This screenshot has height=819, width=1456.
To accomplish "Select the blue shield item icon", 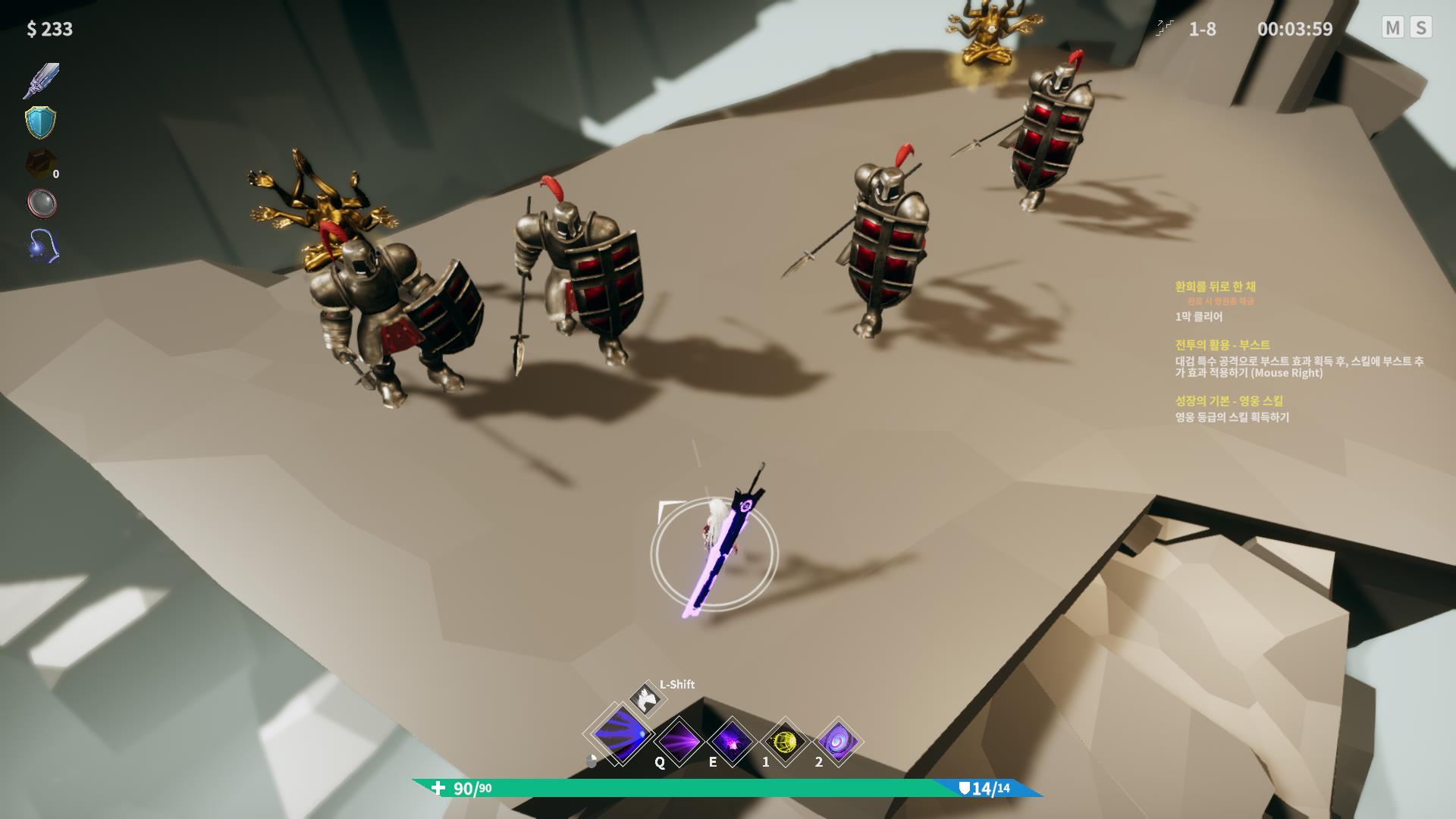I will (41, 122).
